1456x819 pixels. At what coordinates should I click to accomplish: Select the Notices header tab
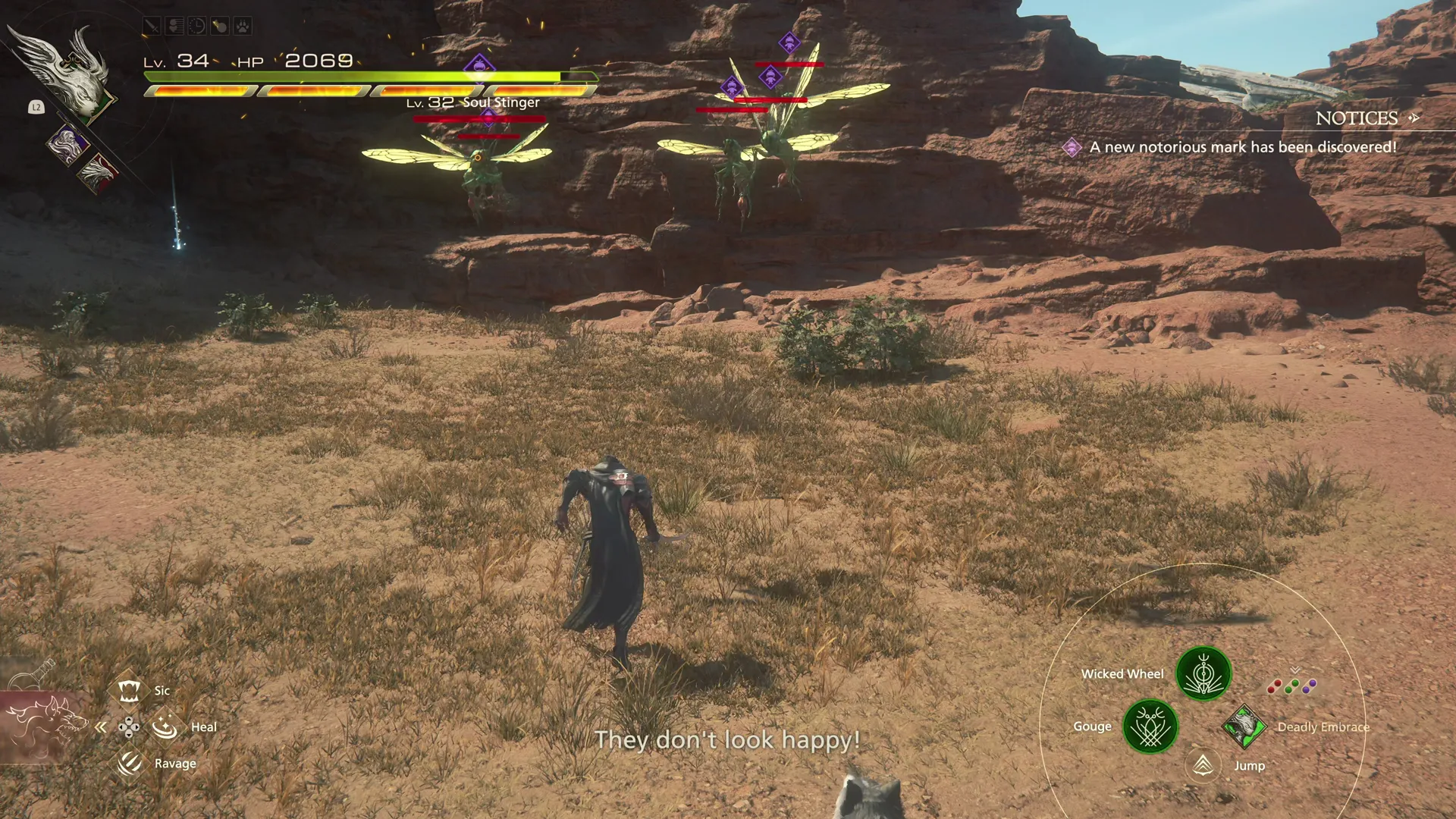click(x=1357, y=118)
